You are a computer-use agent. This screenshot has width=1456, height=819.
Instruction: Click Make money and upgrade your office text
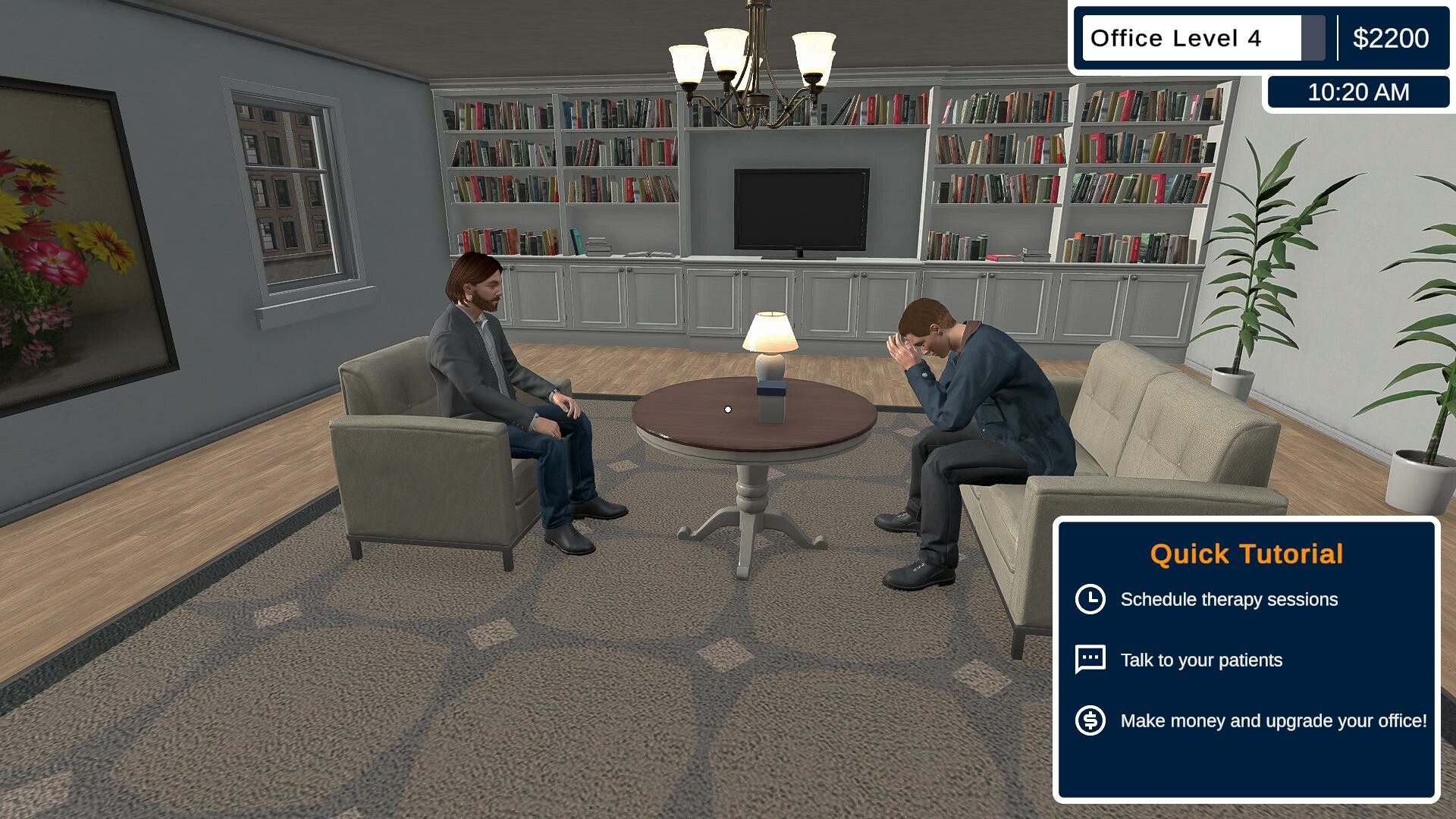coord(1274,721)
